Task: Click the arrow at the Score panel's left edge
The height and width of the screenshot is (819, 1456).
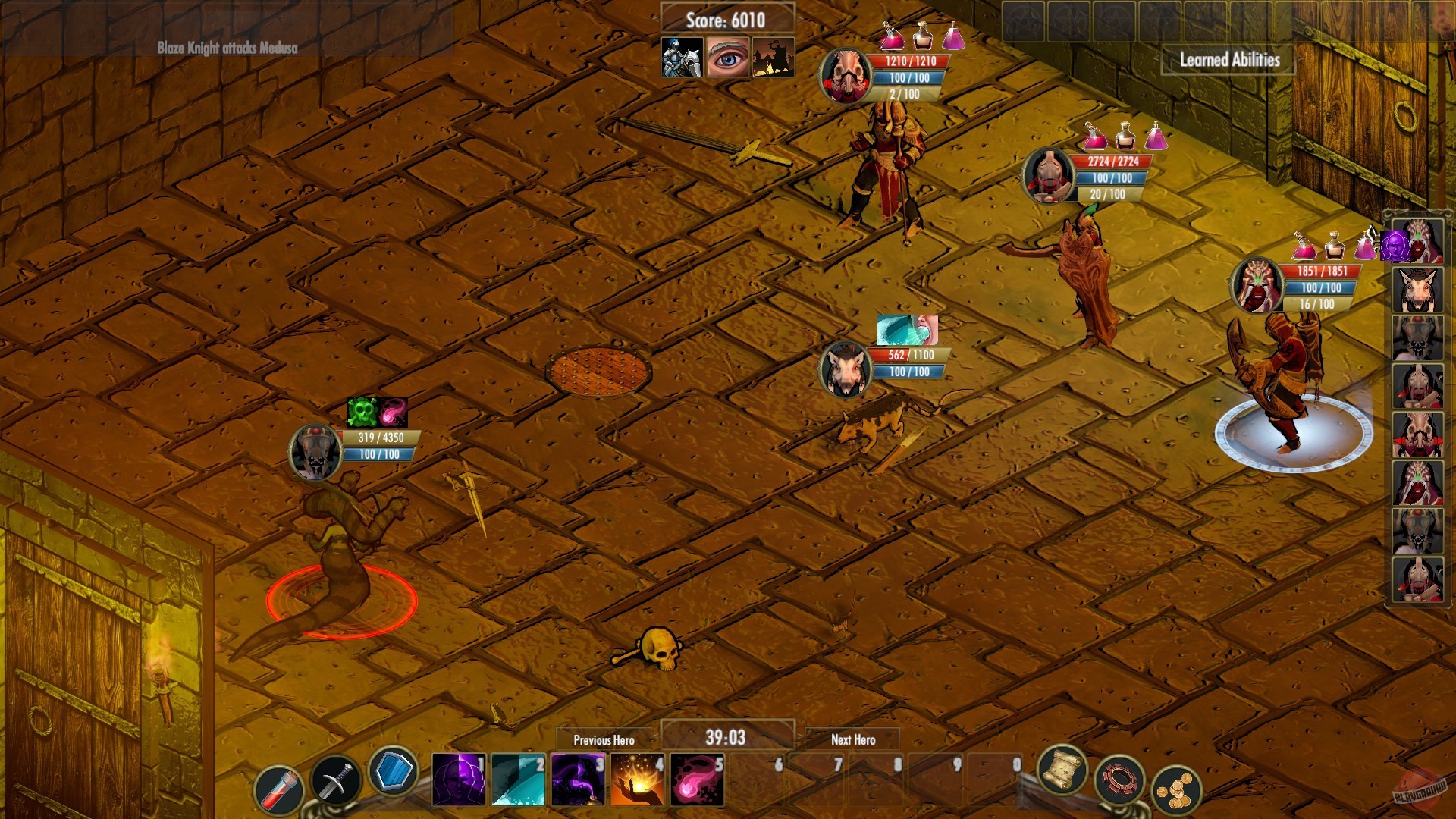Action: click(x=655, y=20)
